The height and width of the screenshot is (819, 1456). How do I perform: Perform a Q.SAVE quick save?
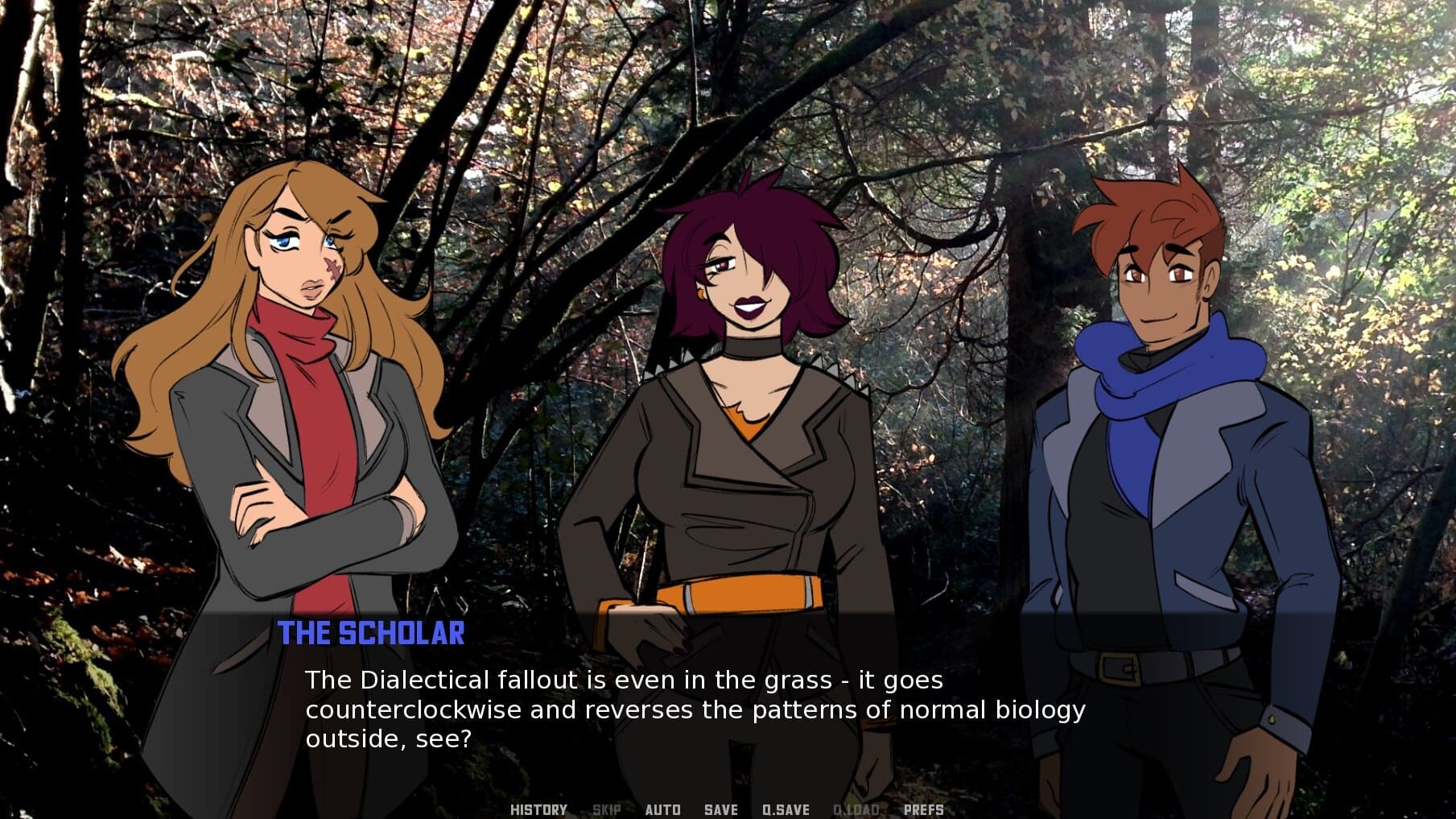coord(785,810)
